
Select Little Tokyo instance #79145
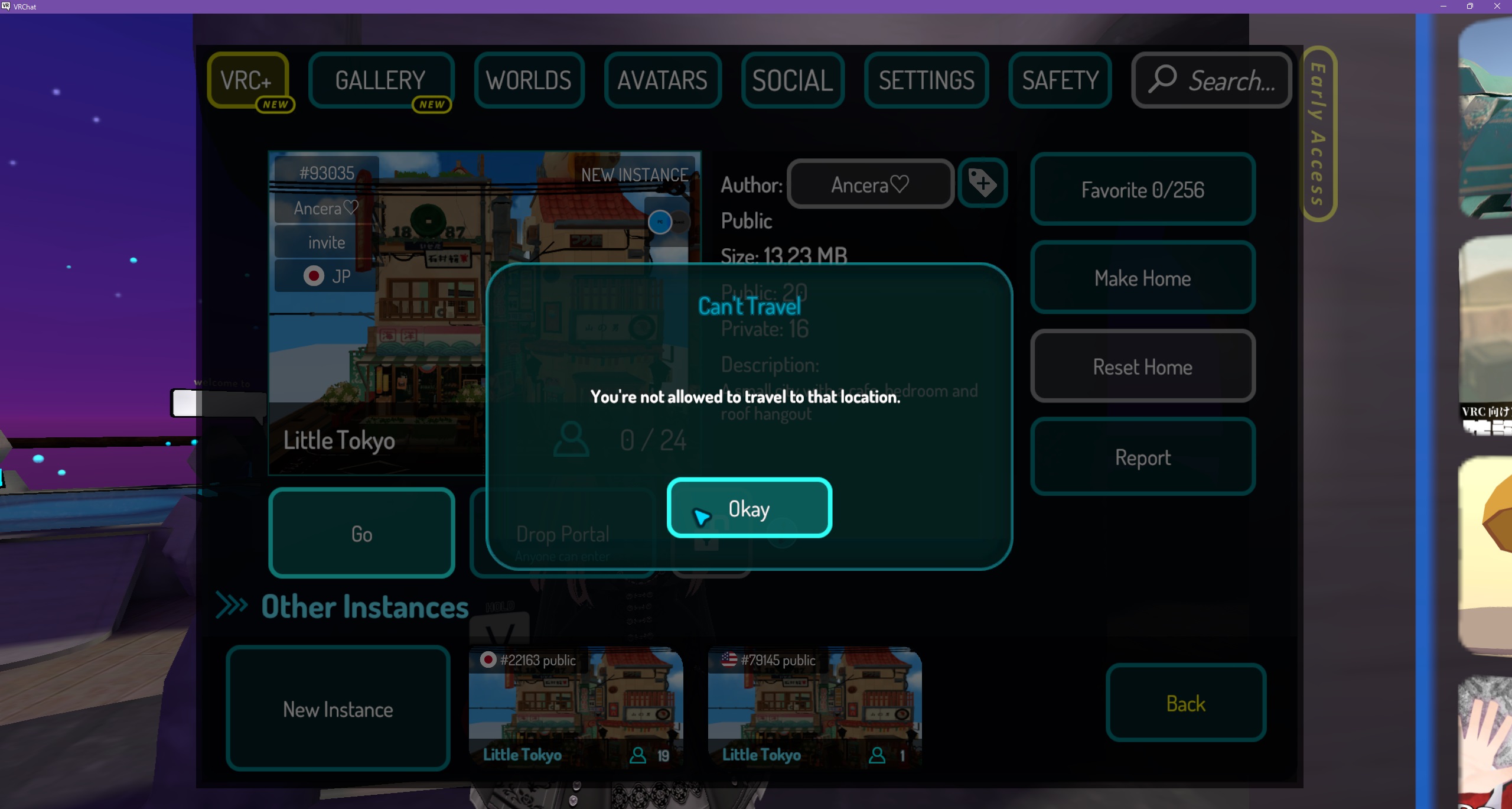814,709
